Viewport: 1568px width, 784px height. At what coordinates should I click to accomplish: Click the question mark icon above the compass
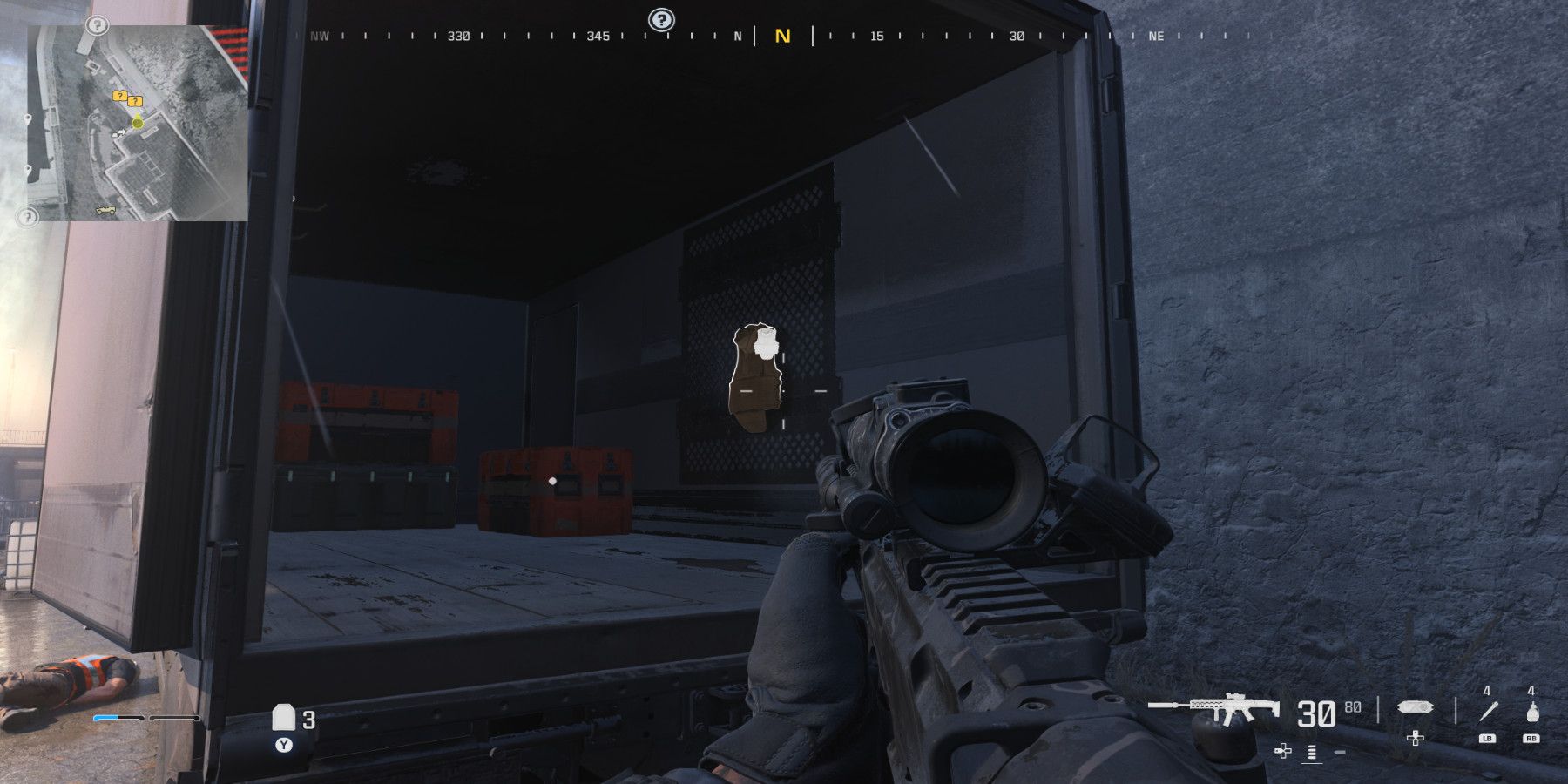click(x=659, y=17)
